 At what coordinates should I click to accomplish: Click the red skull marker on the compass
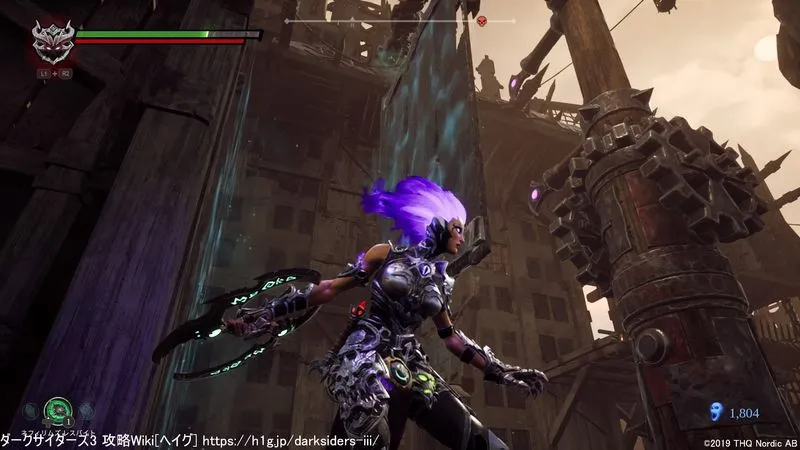coord(479,21)
